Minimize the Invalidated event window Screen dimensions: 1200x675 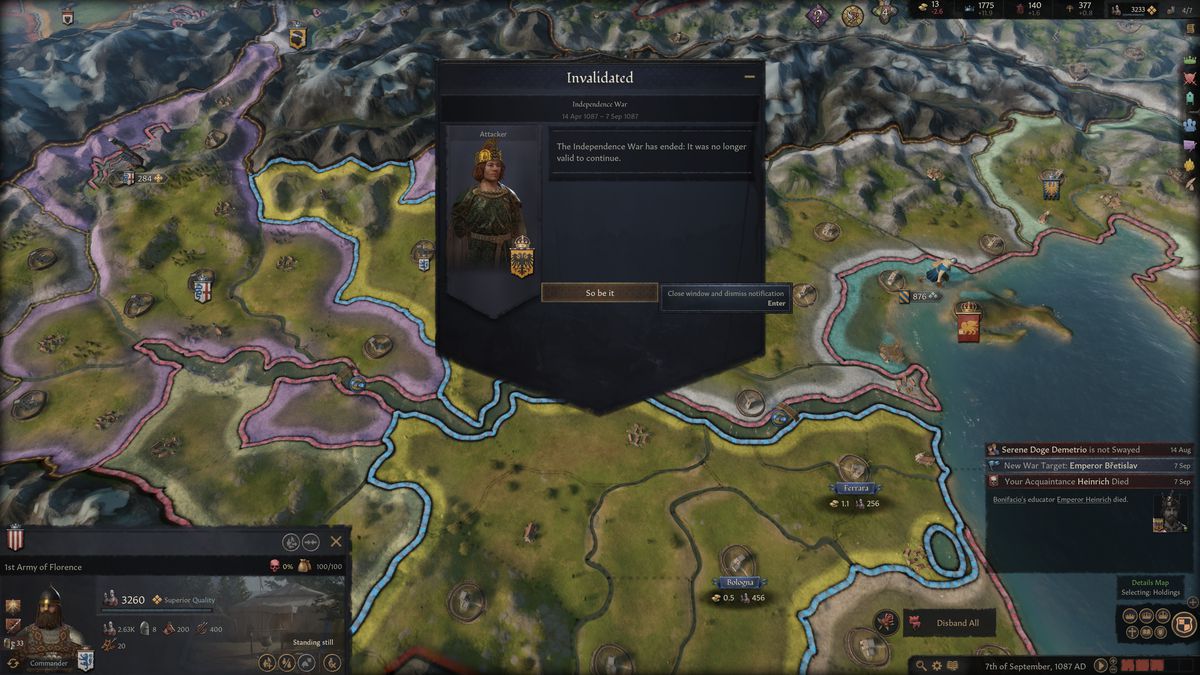point(749,76)
